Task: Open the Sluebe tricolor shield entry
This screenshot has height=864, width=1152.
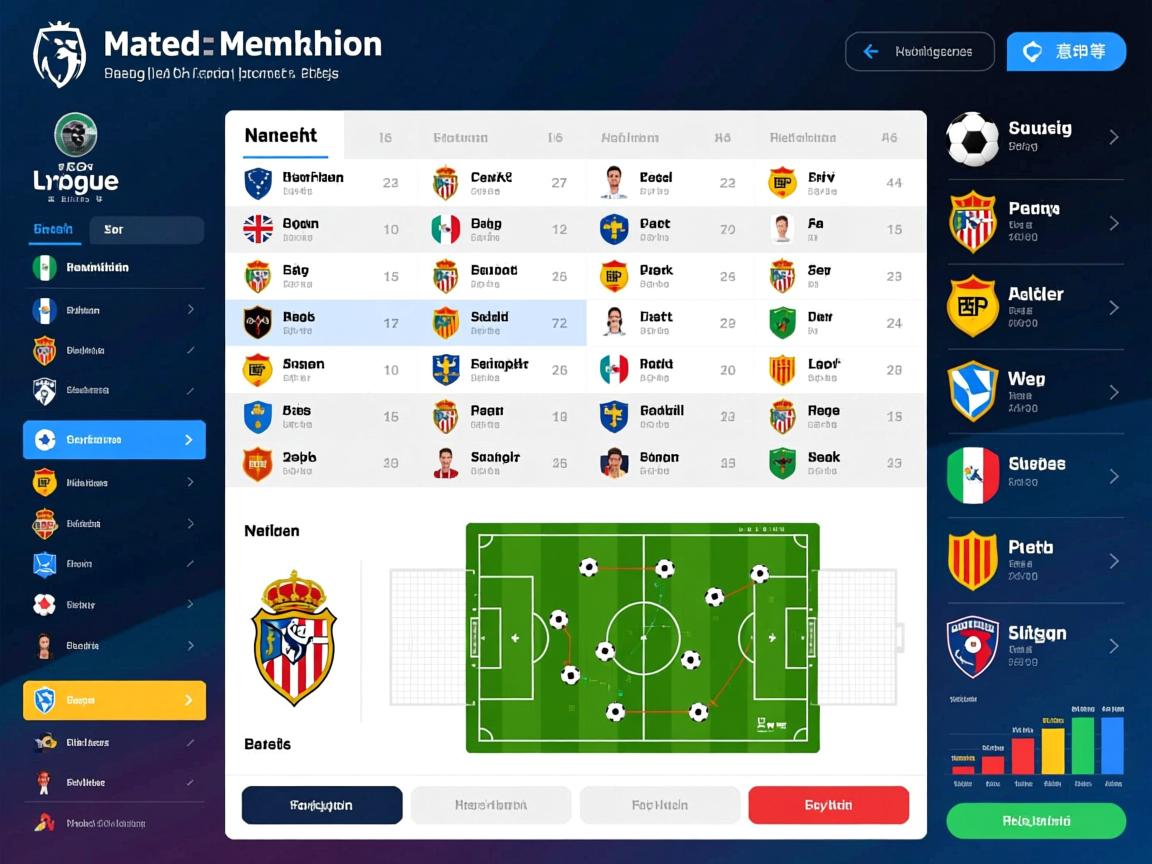Action: (1035, 476)
